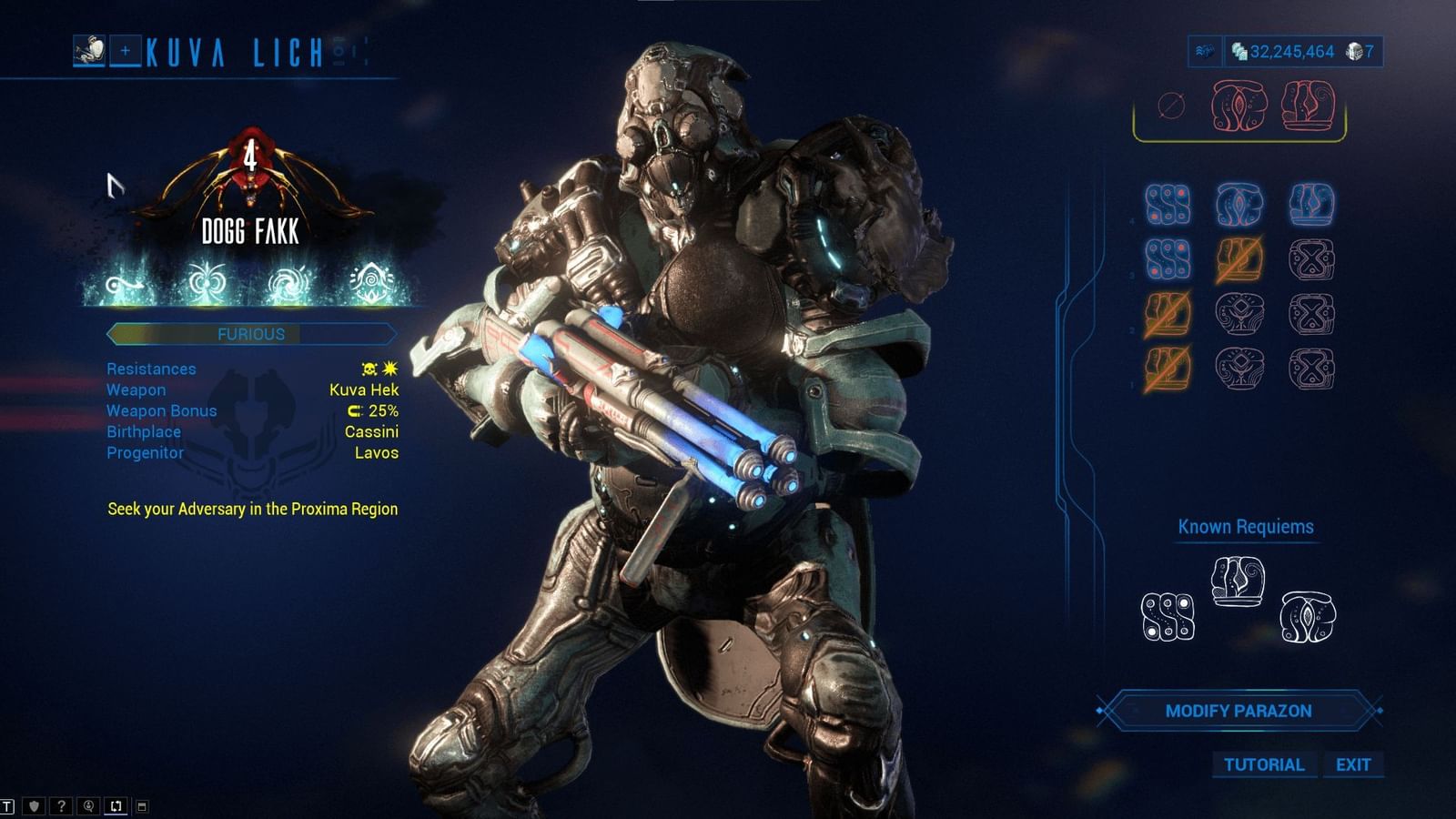Click the plus icon beside the lich portrait
This screenshot has height=819, width=1456.
coord(125,50)
